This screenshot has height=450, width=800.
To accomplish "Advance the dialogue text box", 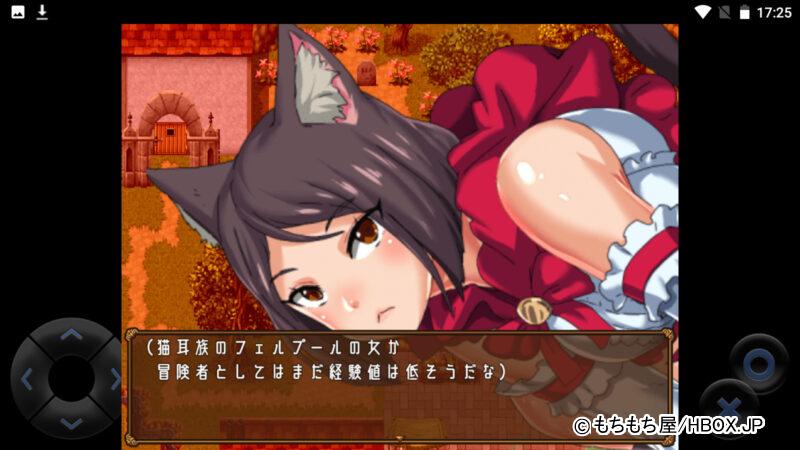I will [398, 384].
